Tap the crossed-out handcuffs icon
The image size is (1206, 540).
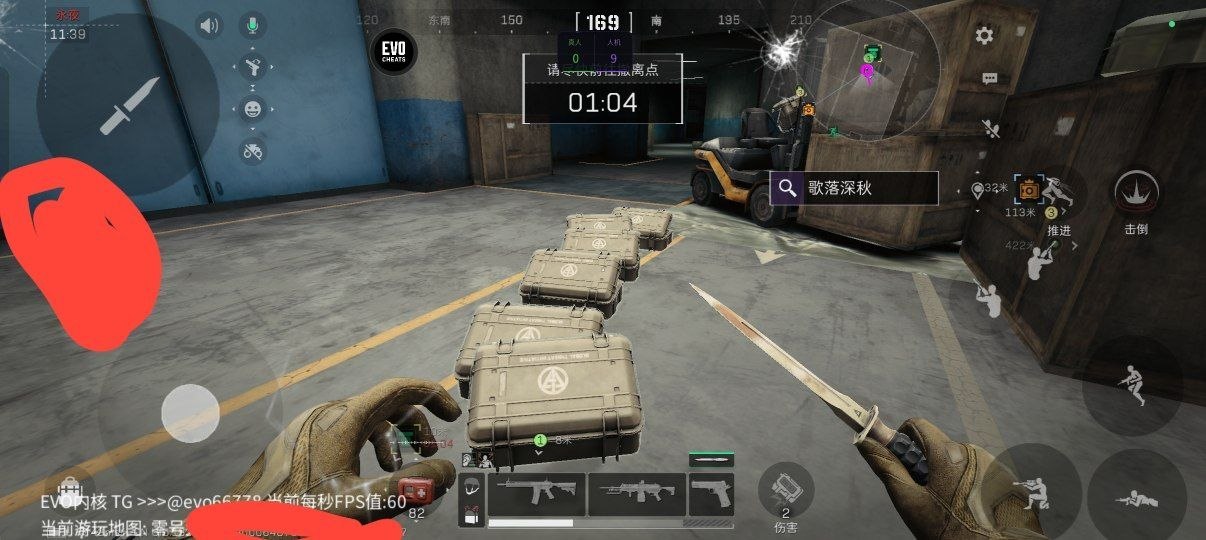pyautogui.click(x=253, y=151)
